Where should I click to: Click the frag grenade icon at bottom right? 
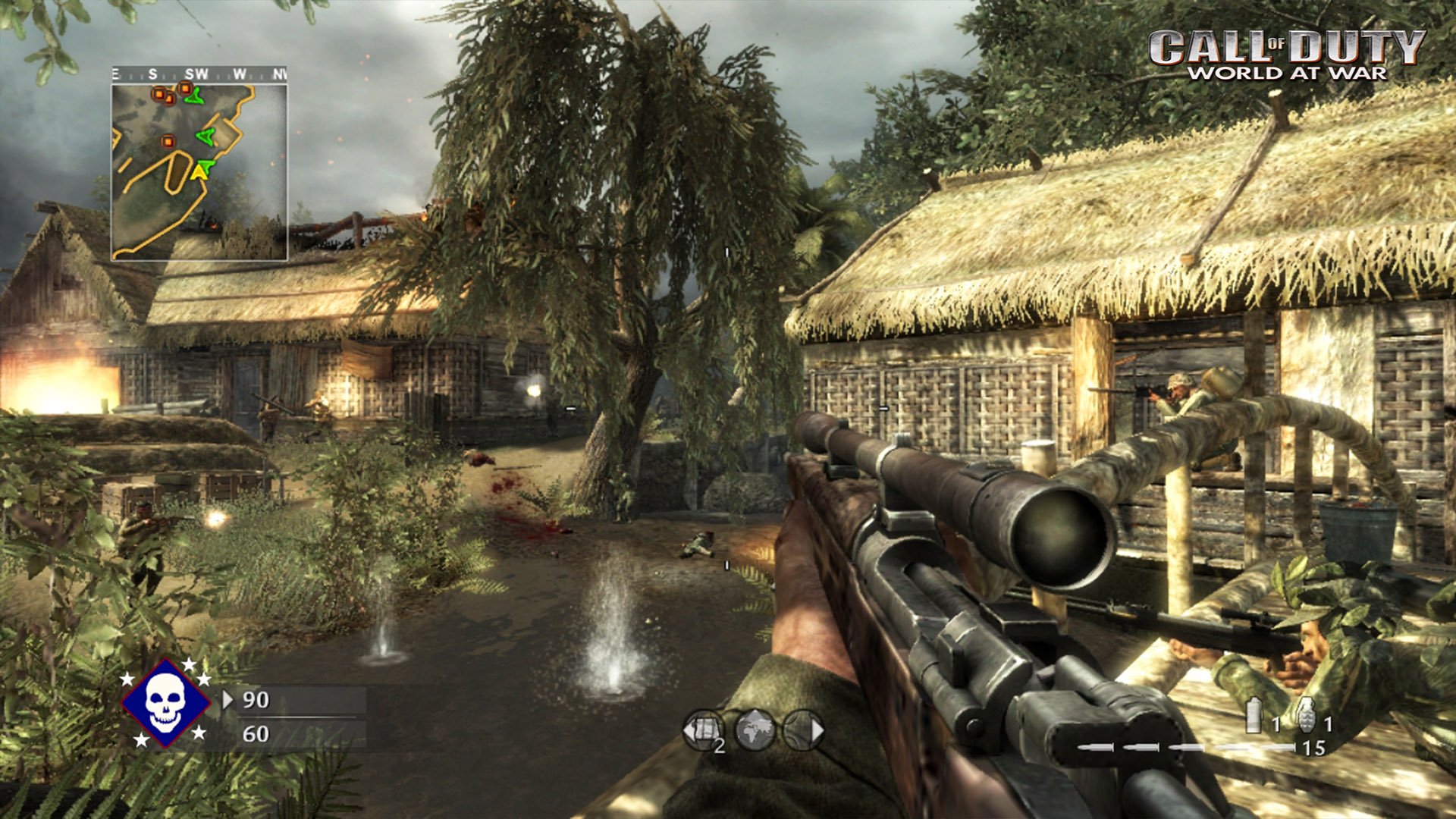coord(1307,714)
